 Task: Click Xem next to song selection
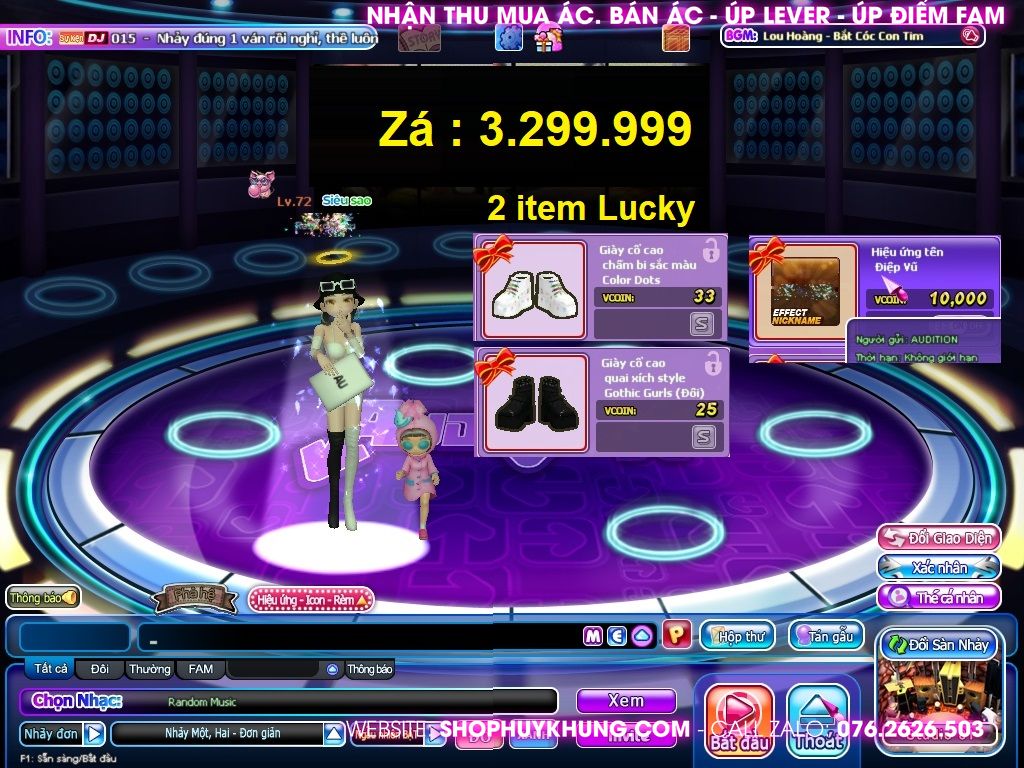coord(626,701)
